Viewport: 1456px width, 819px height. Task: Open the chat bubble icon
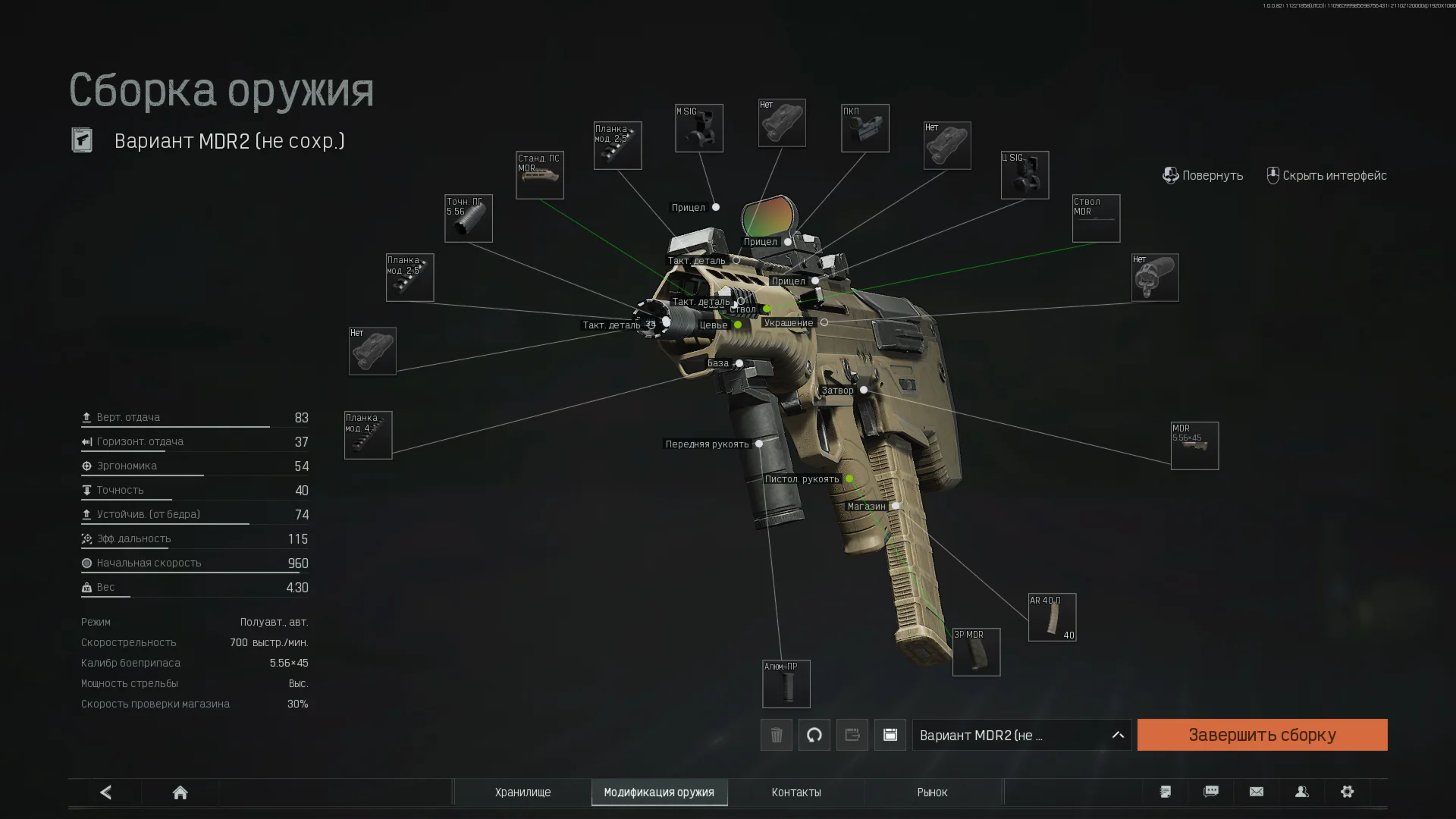click(x=1211, y=792)
